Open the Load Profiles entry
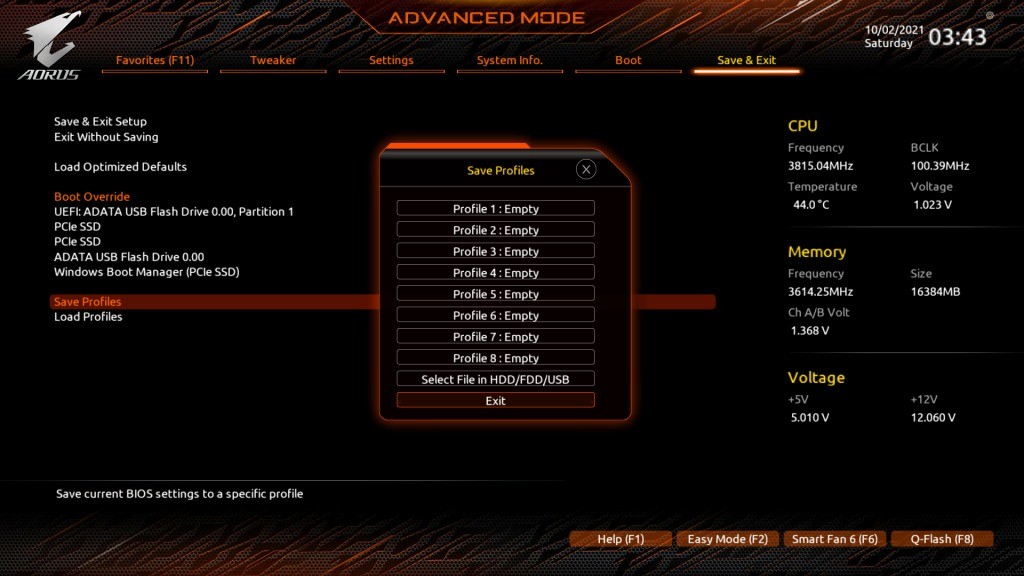The image size is (1024, 576). pyautogui.click(x=88, y=317)
